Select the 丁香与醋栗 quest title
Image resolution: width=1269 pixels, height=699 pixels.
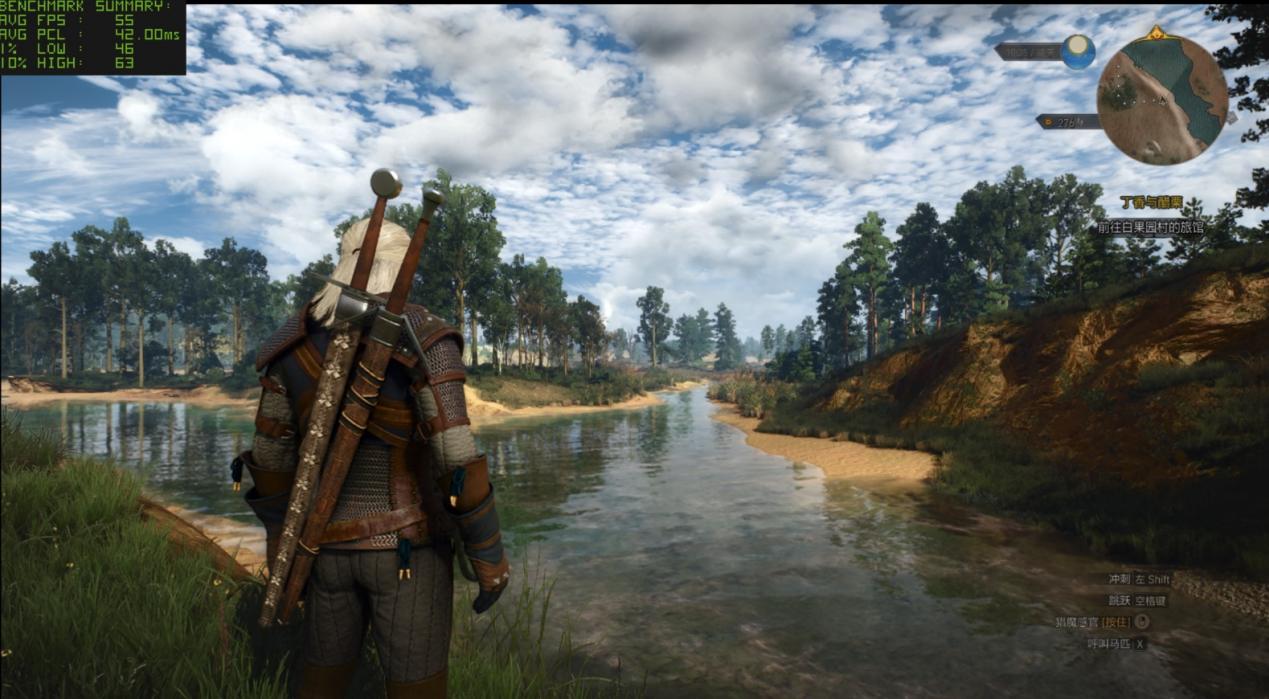(x=1150, y=203)
